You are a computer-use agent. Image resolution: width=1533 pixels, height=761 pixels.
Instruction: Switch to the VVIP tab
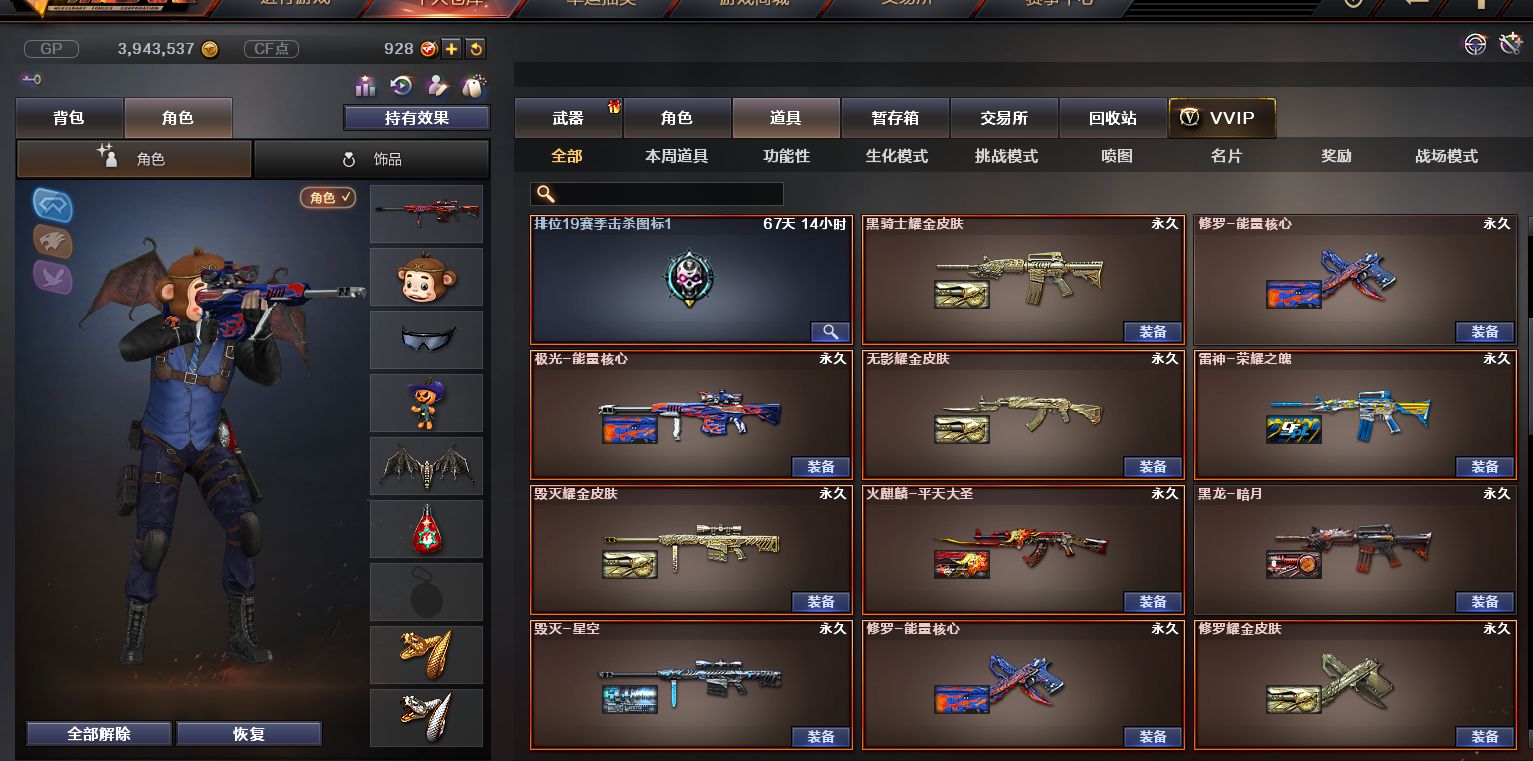click(x=1221, y=117)
